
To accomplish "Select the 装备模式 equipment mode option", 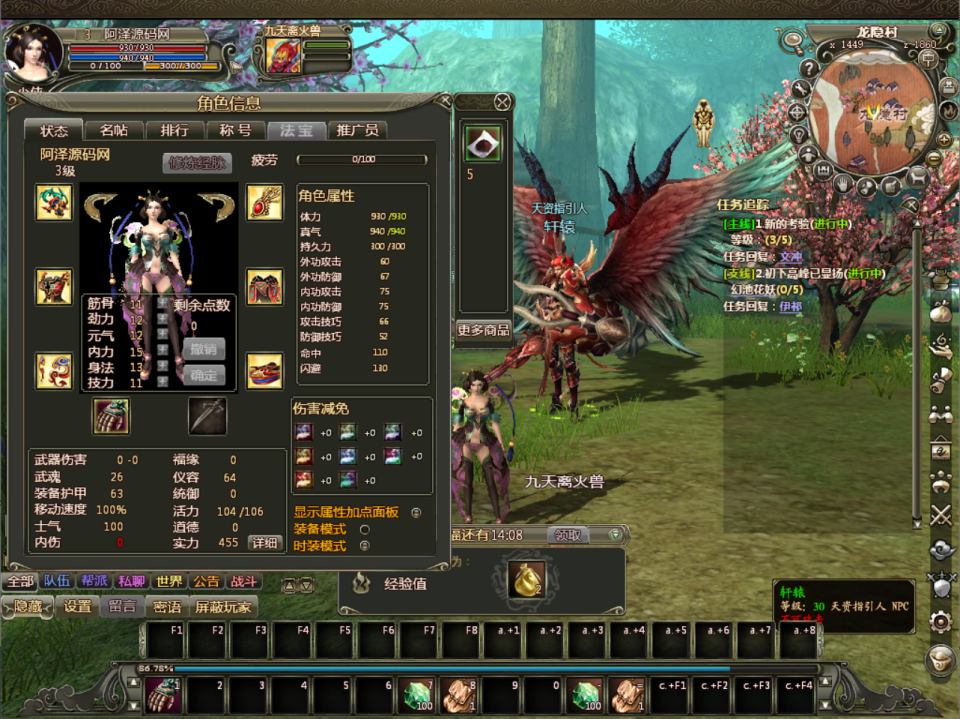I will pyautogui.click(x=364, y=529).
